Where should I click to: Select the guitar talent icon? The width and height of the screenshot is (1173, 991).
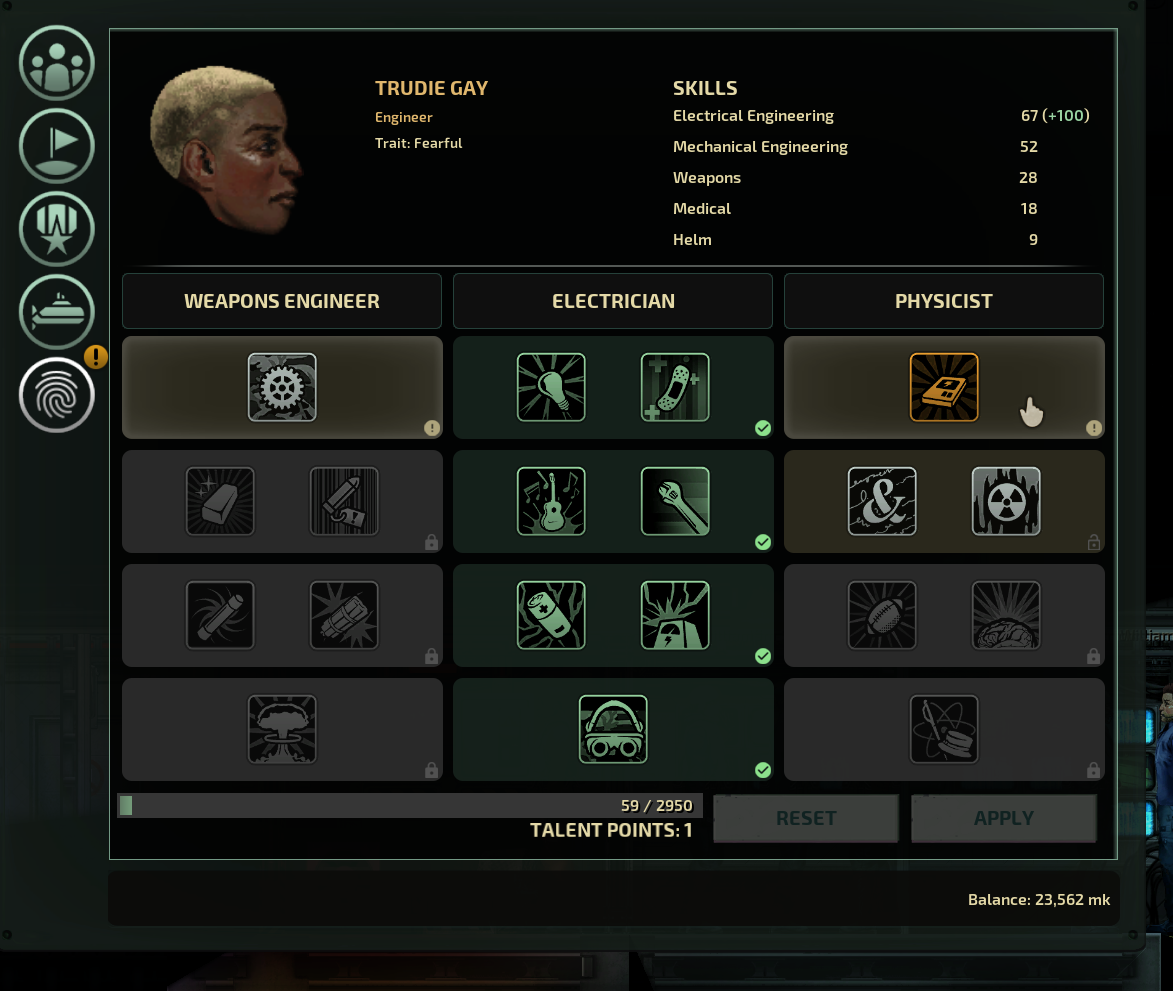click(x=551, y=501)
